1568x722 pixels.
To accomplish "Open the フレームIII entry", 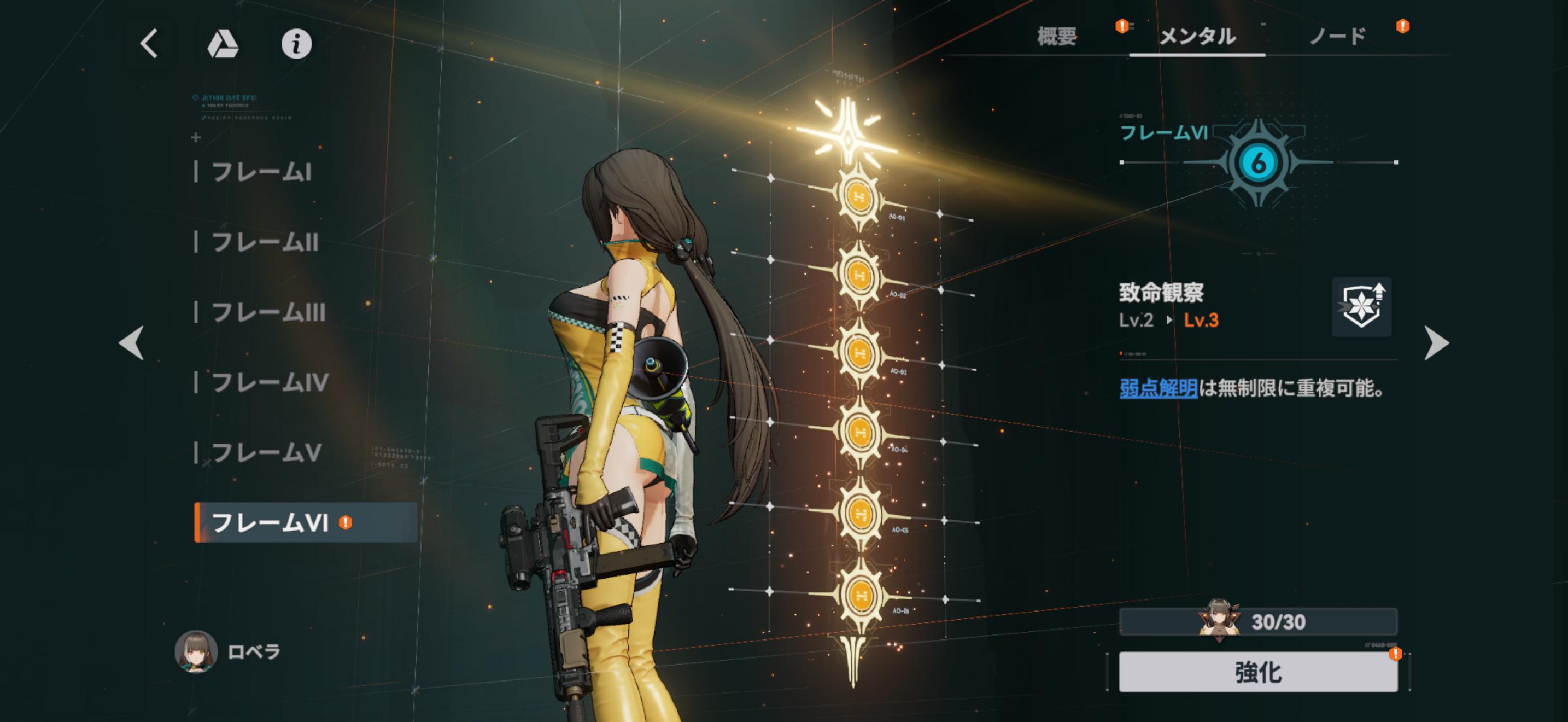I will pyautogui.click(x=268, y=312).
